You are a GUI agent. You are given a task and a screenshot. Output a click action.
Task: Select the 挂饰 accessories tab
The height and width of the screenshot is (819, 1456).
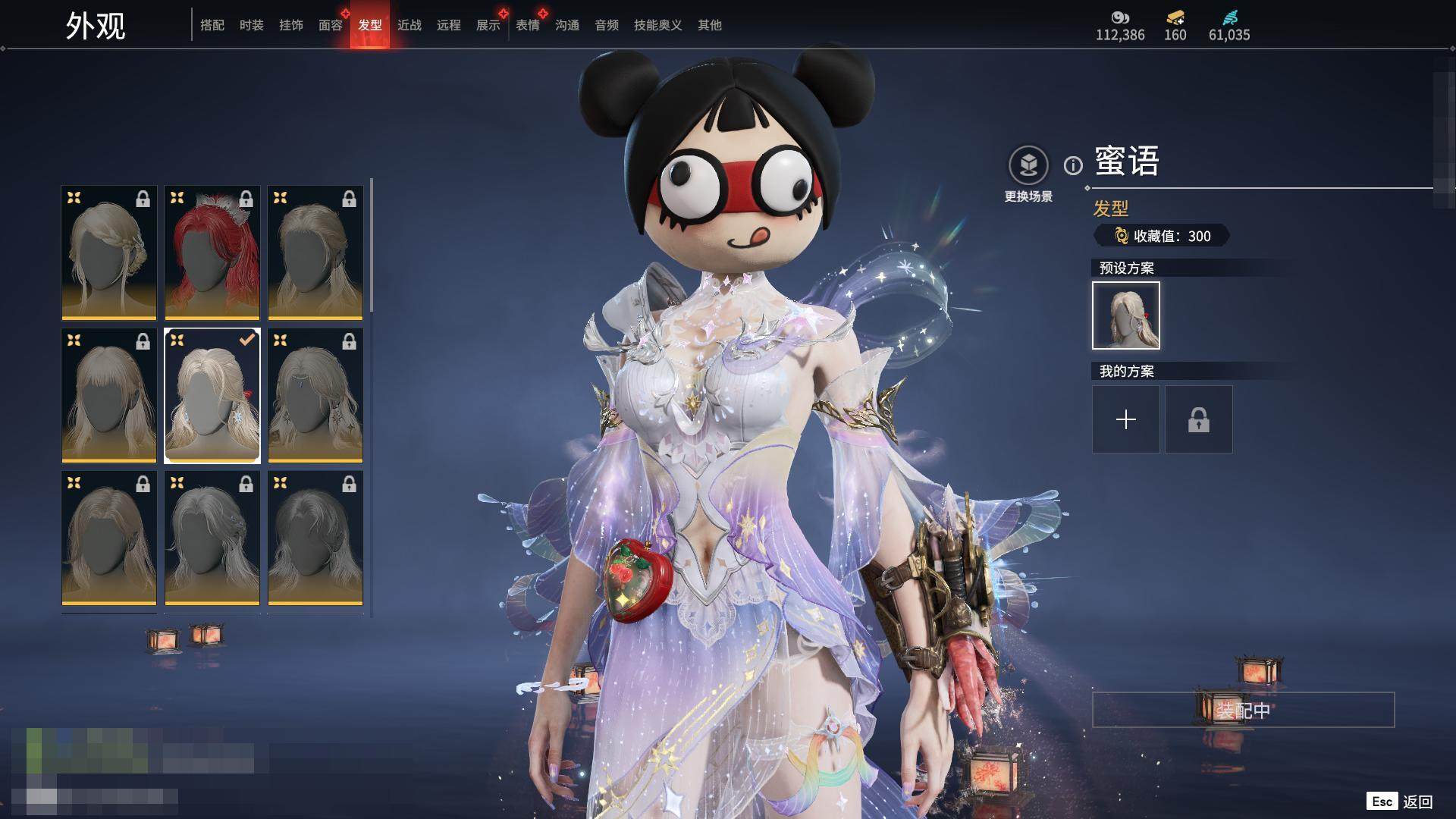click(291, 26)
